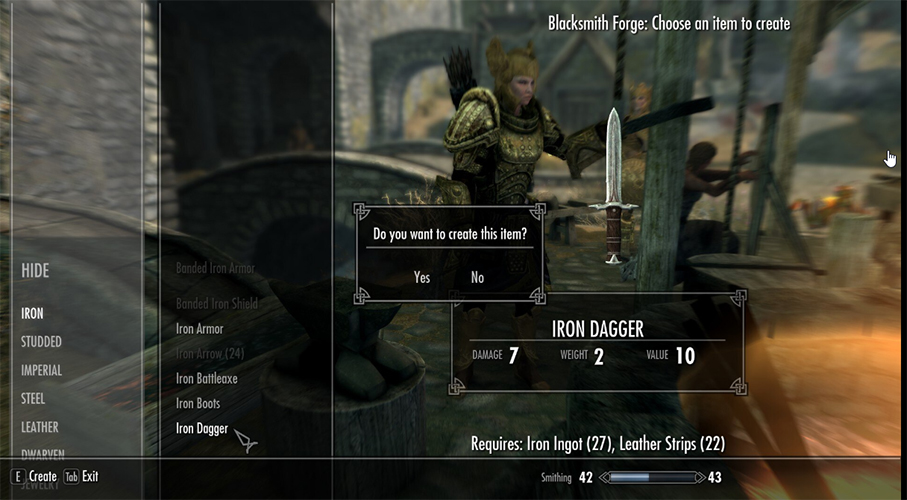Viewport: 907px width, 500px height.
Task: Click the highlighted Iron Dagger entry
Action: 202,429
